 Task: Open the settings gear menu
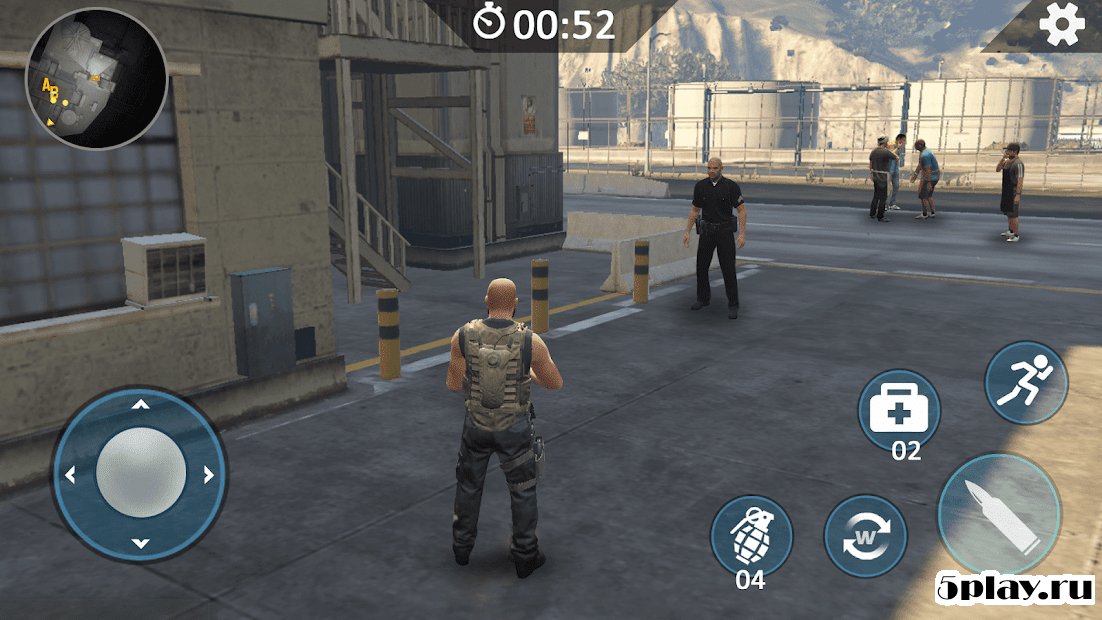click(1061, 25)
